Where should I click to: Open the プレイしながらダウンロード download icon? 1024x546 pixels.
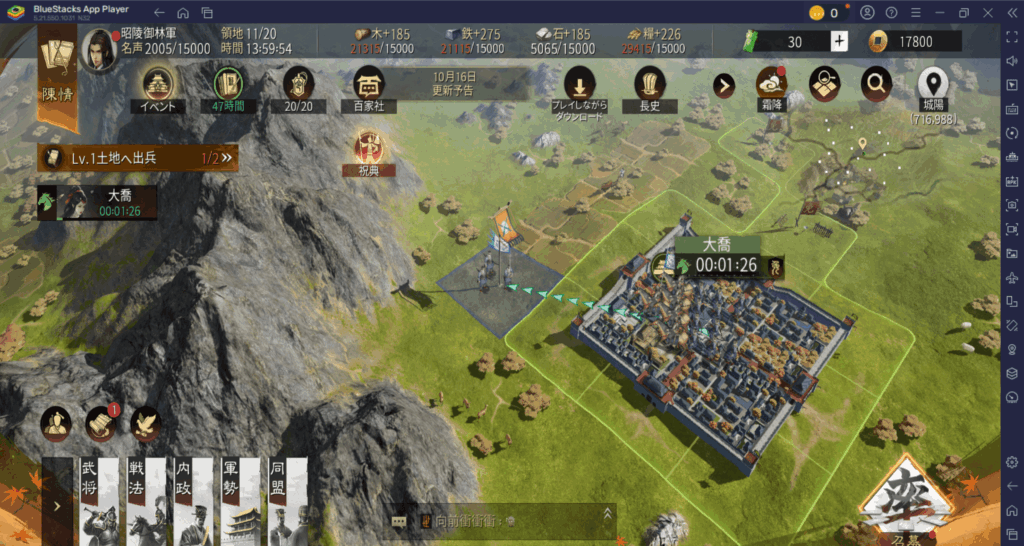pyautogui.click(x=579, y=86)
